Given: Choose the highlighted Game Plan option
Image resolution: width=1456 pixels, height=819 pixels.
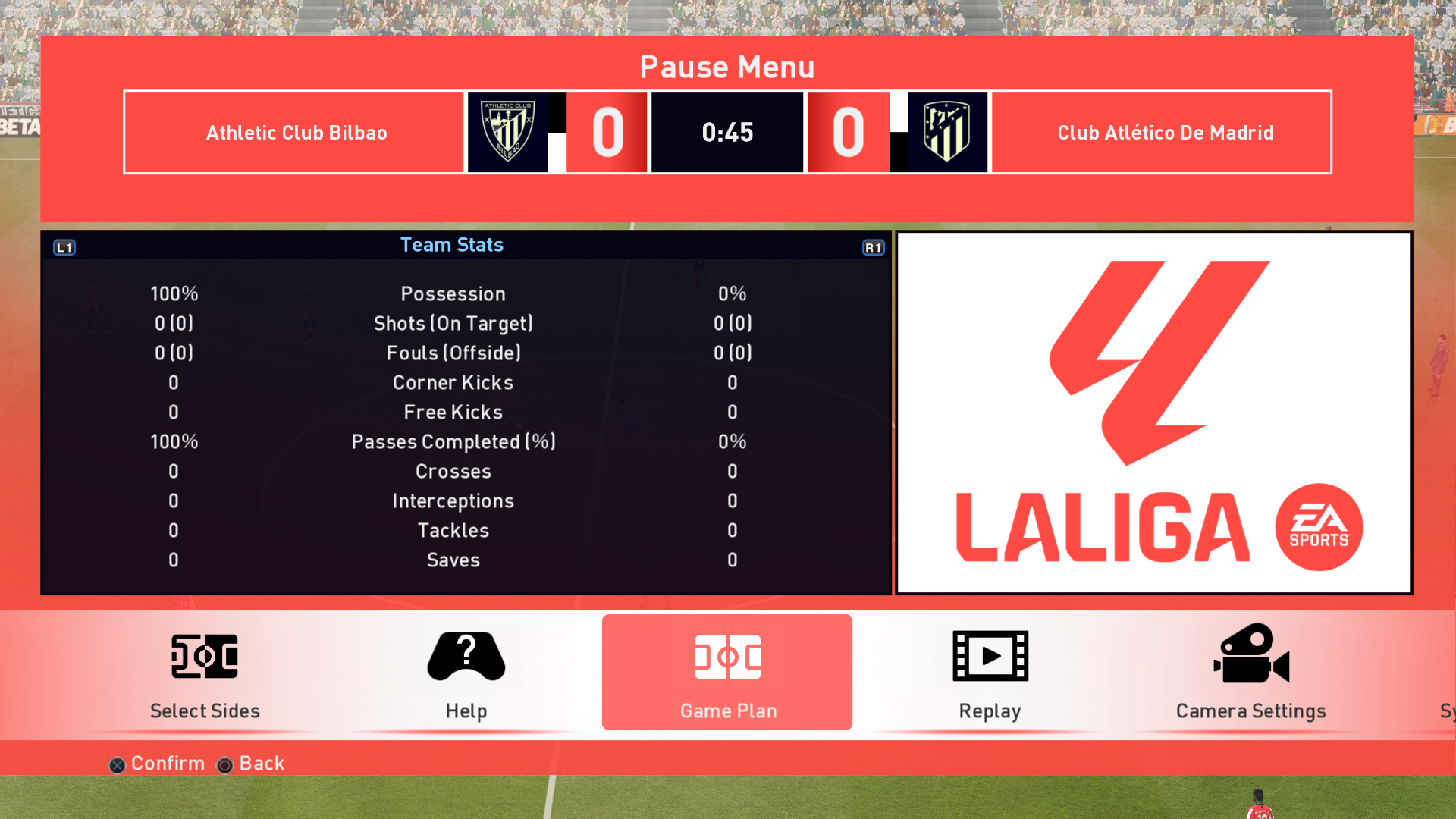Looking at the screenshot, I should coord(727,673).
